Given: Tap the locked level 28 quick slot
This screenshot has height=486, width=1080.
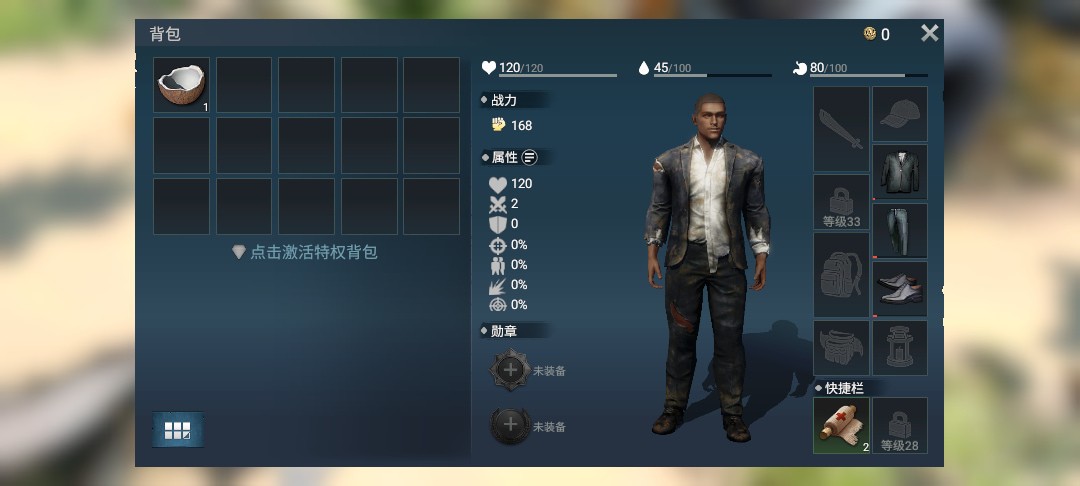Looking at the screenshot, I should [900, 425].
